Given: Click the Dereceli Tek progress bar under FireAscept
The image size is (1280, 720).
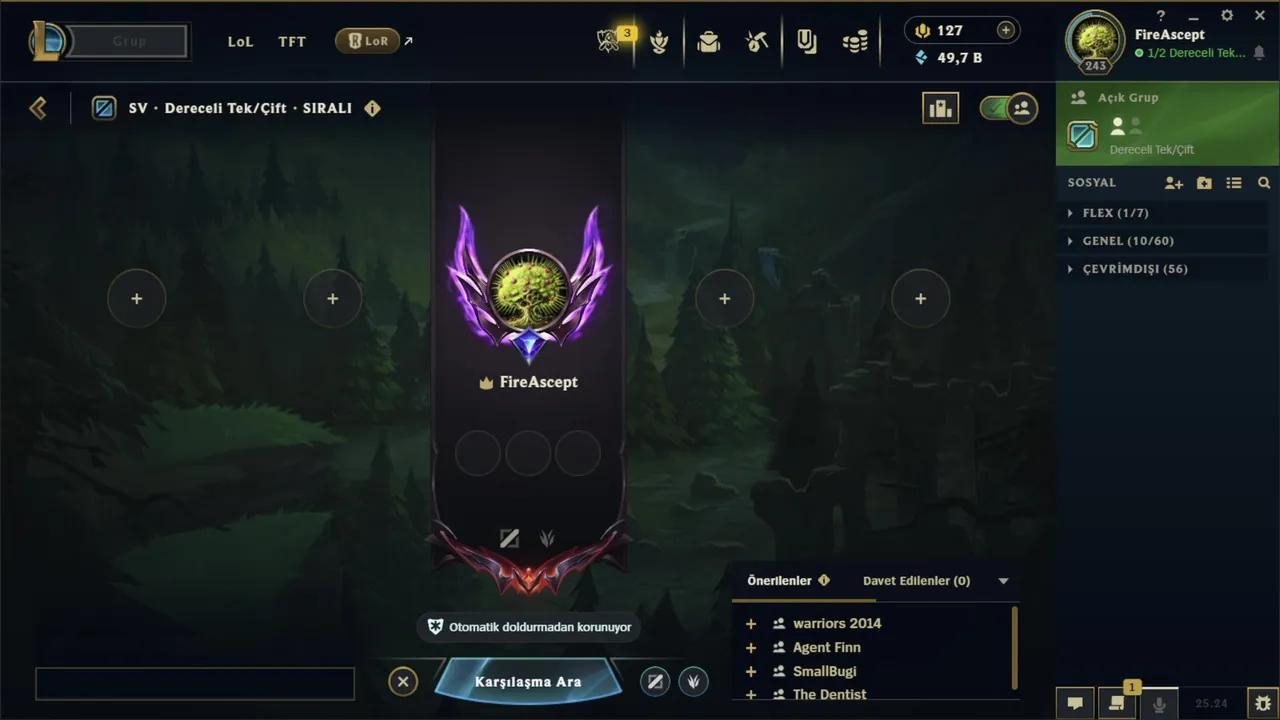Looking at the screenshot, I should (x=1198, y=53).
